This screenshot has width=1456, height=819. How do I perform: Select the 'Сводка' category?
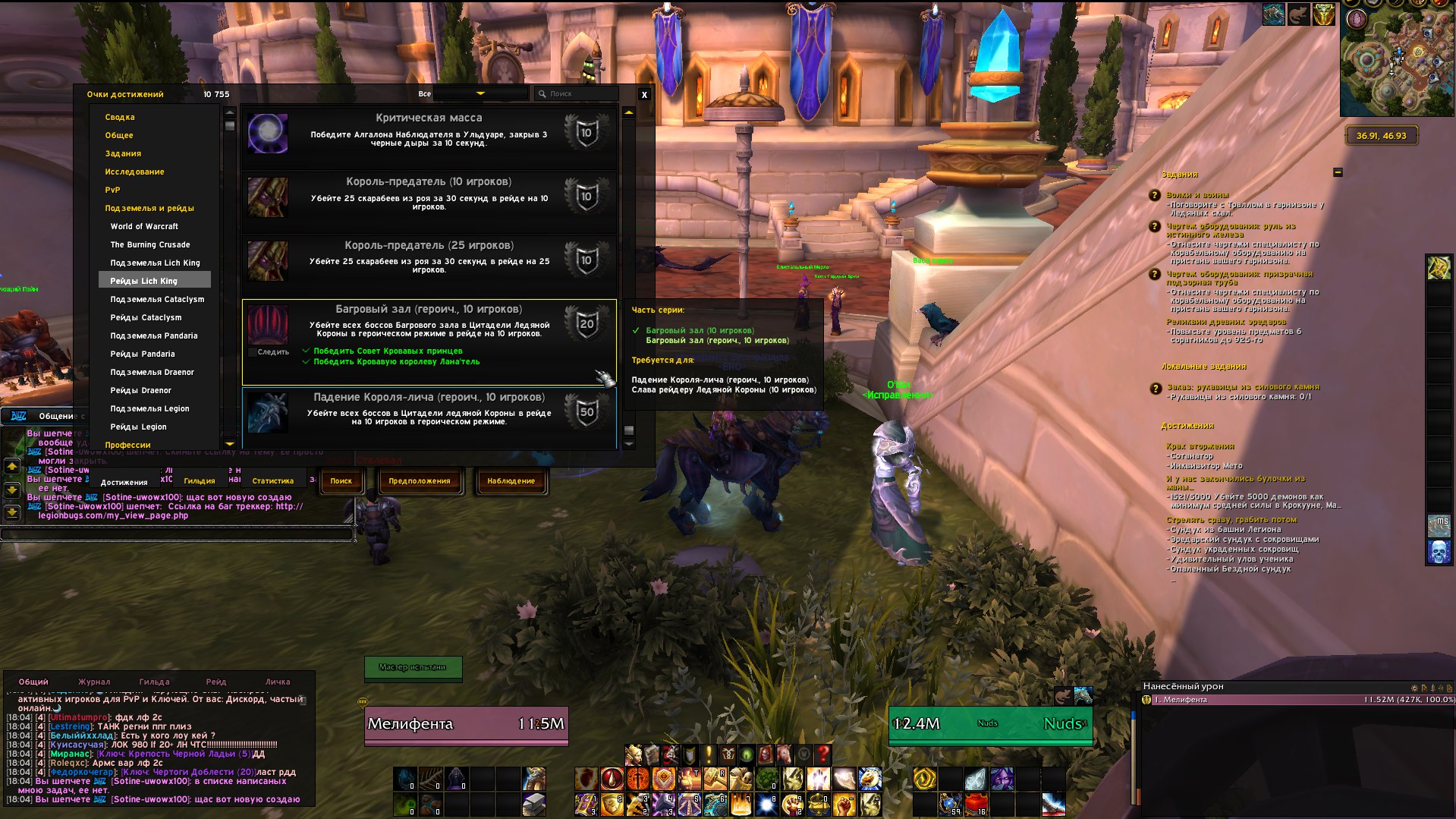(120, 118)
